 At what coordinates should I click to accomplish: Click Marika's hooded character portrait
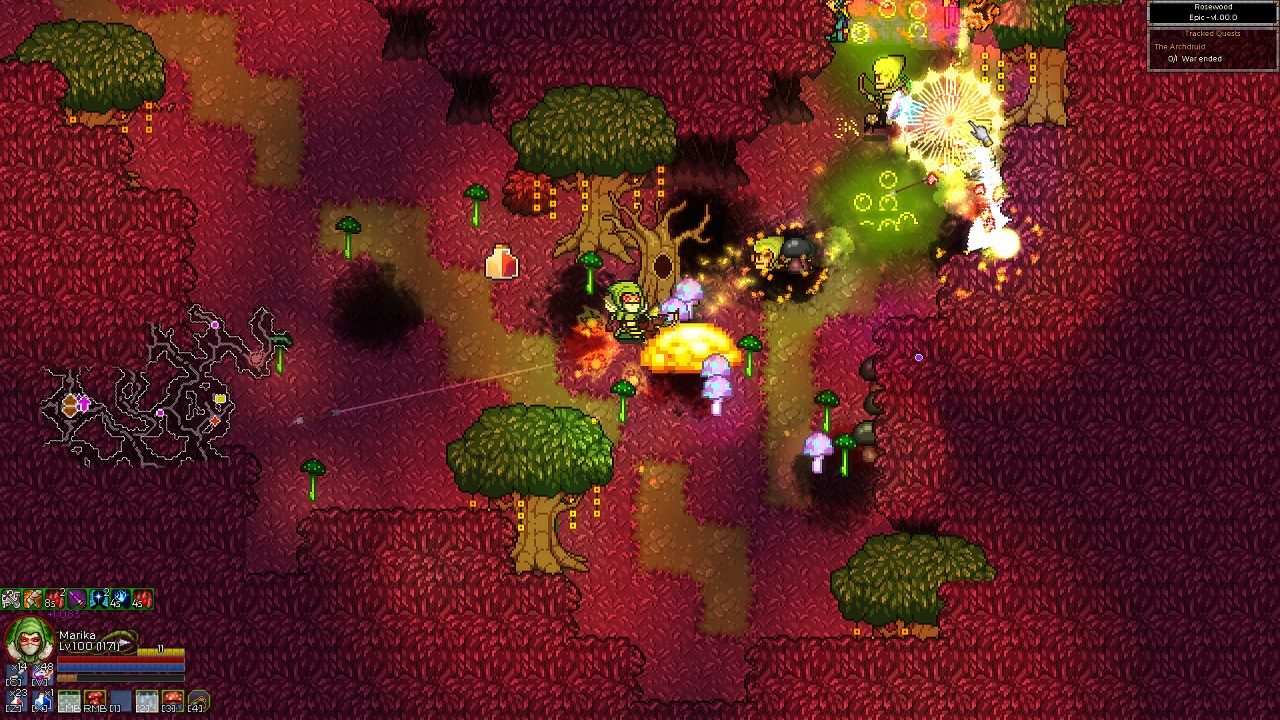(28, 641)
